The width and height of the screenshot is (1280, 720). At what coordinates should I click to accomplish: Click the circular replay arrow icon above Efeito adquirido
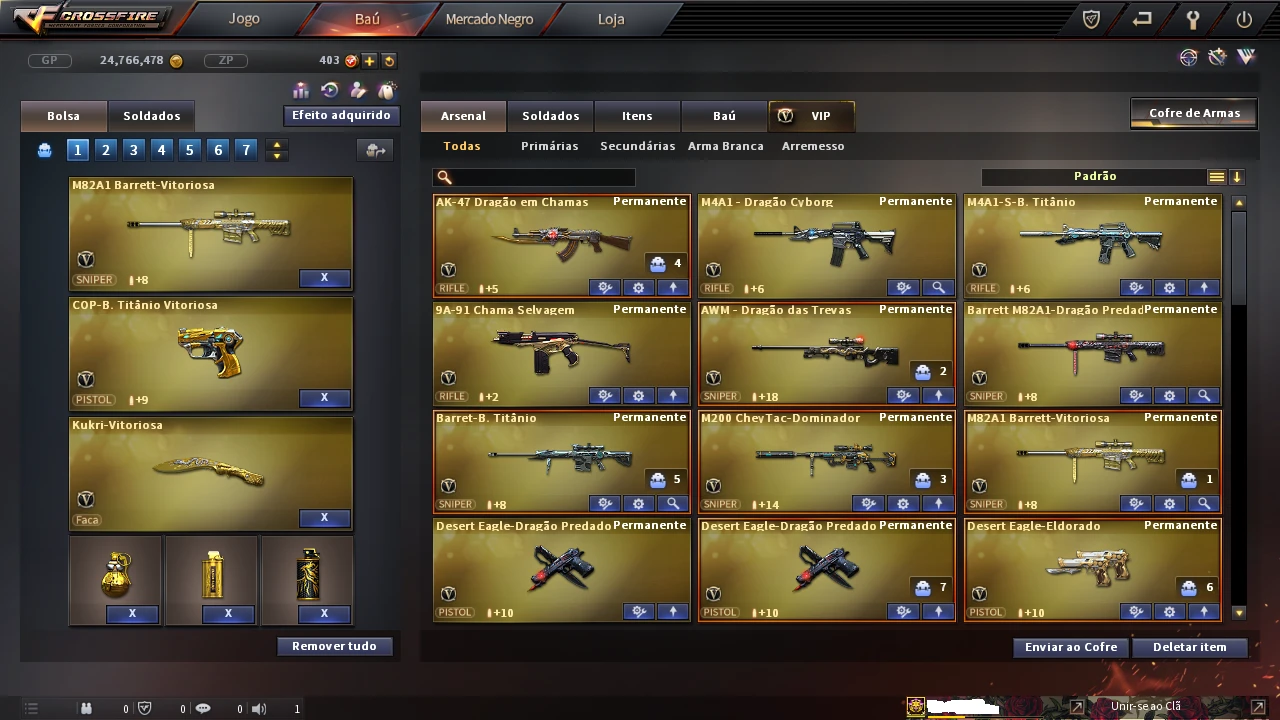click(328, 90)
